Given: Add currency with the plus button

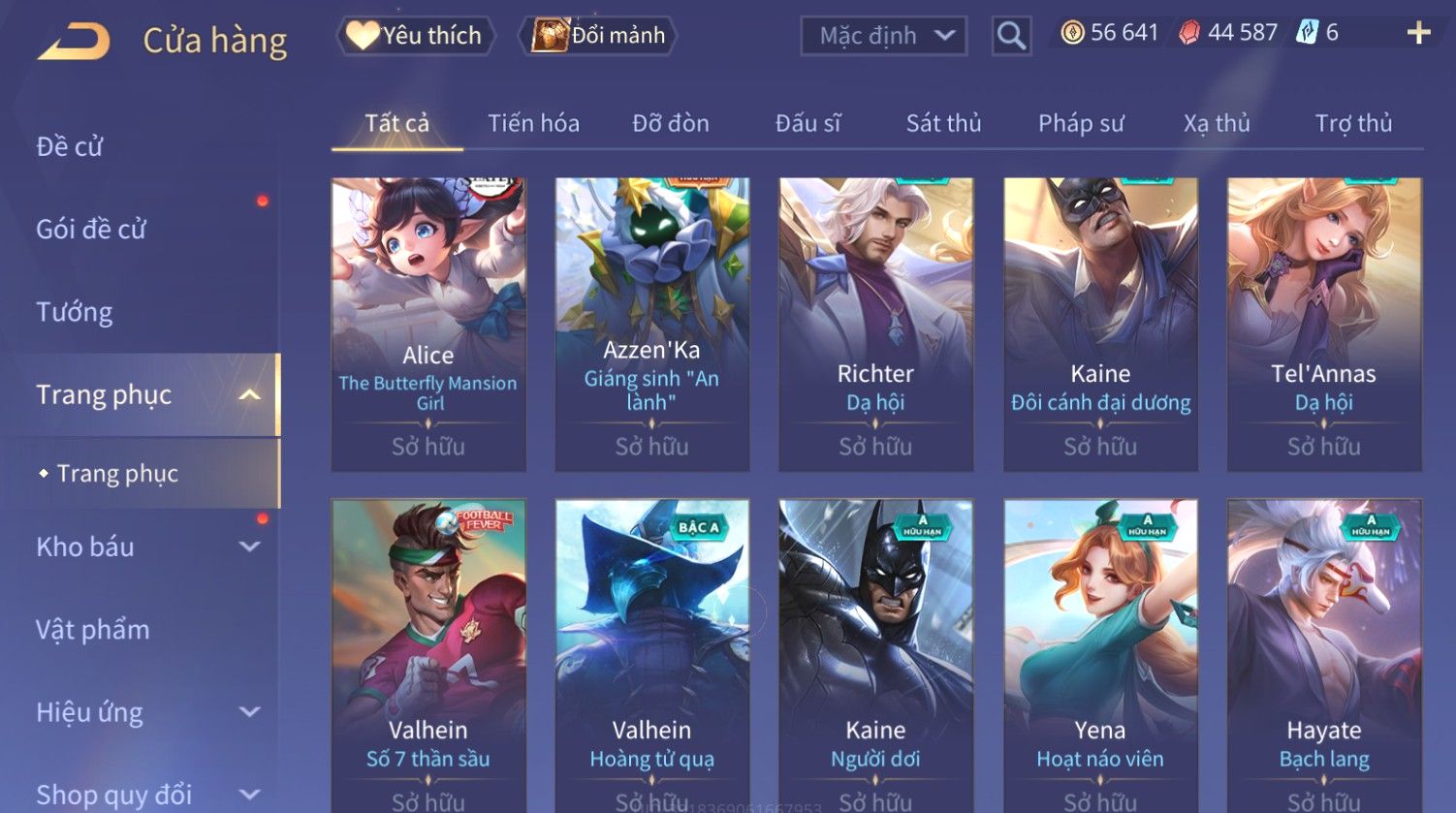Looking at the screenshot, I should tap(1418, 33).
